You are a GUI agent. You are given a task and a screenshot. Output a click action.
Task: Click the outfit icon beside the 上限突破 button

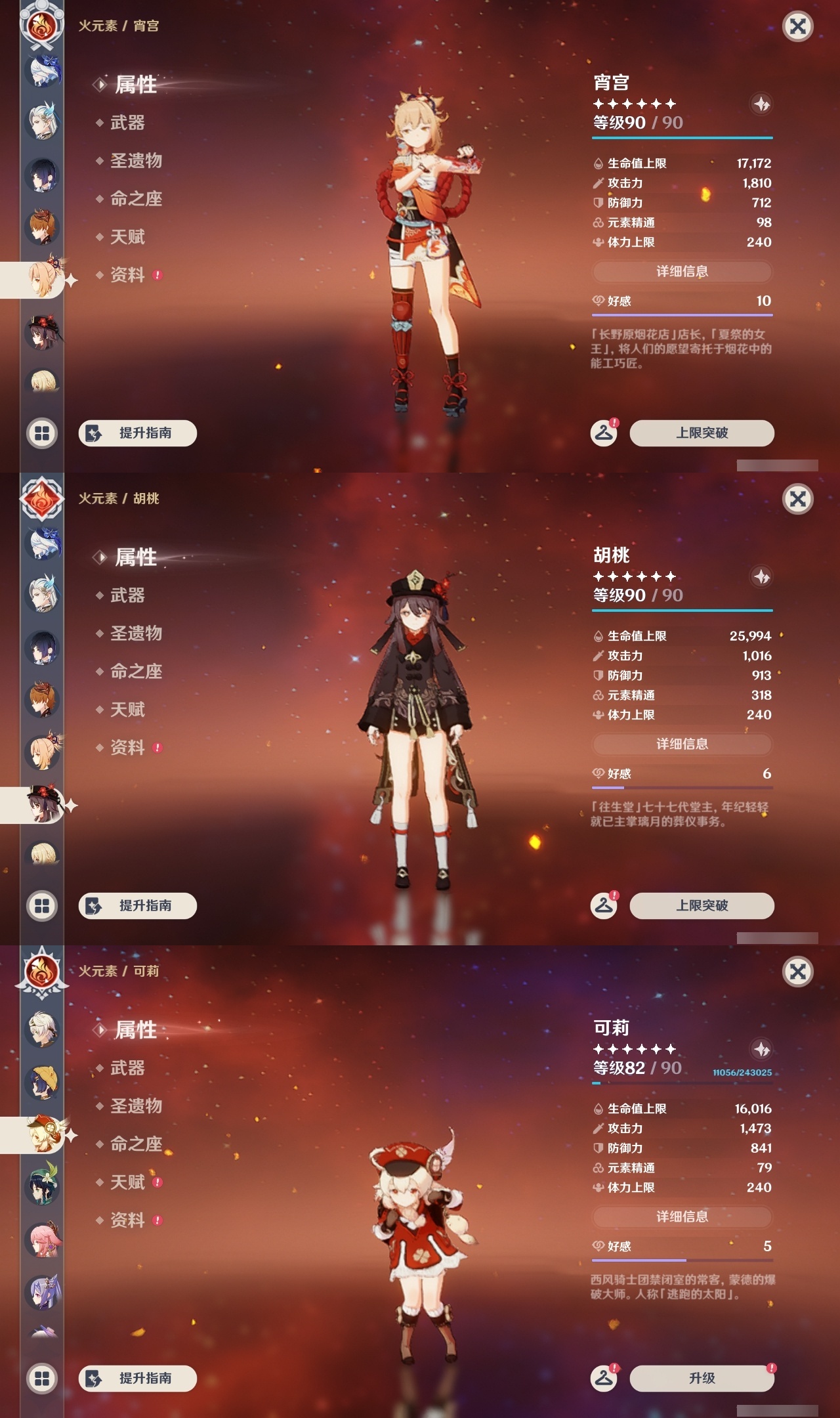coord(604,433)
